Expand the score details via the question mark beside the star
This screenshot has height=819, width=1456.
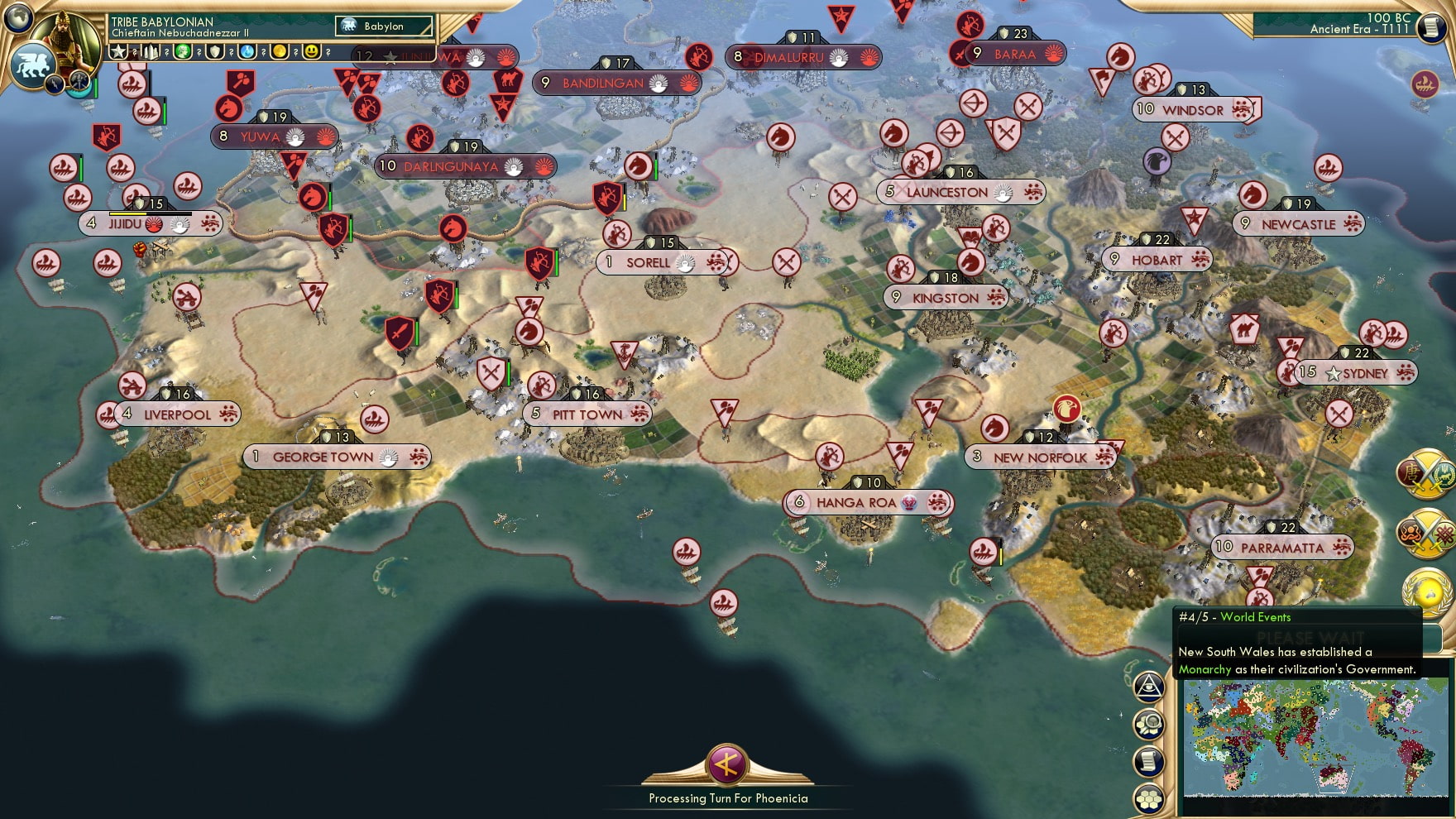point(134,52)
